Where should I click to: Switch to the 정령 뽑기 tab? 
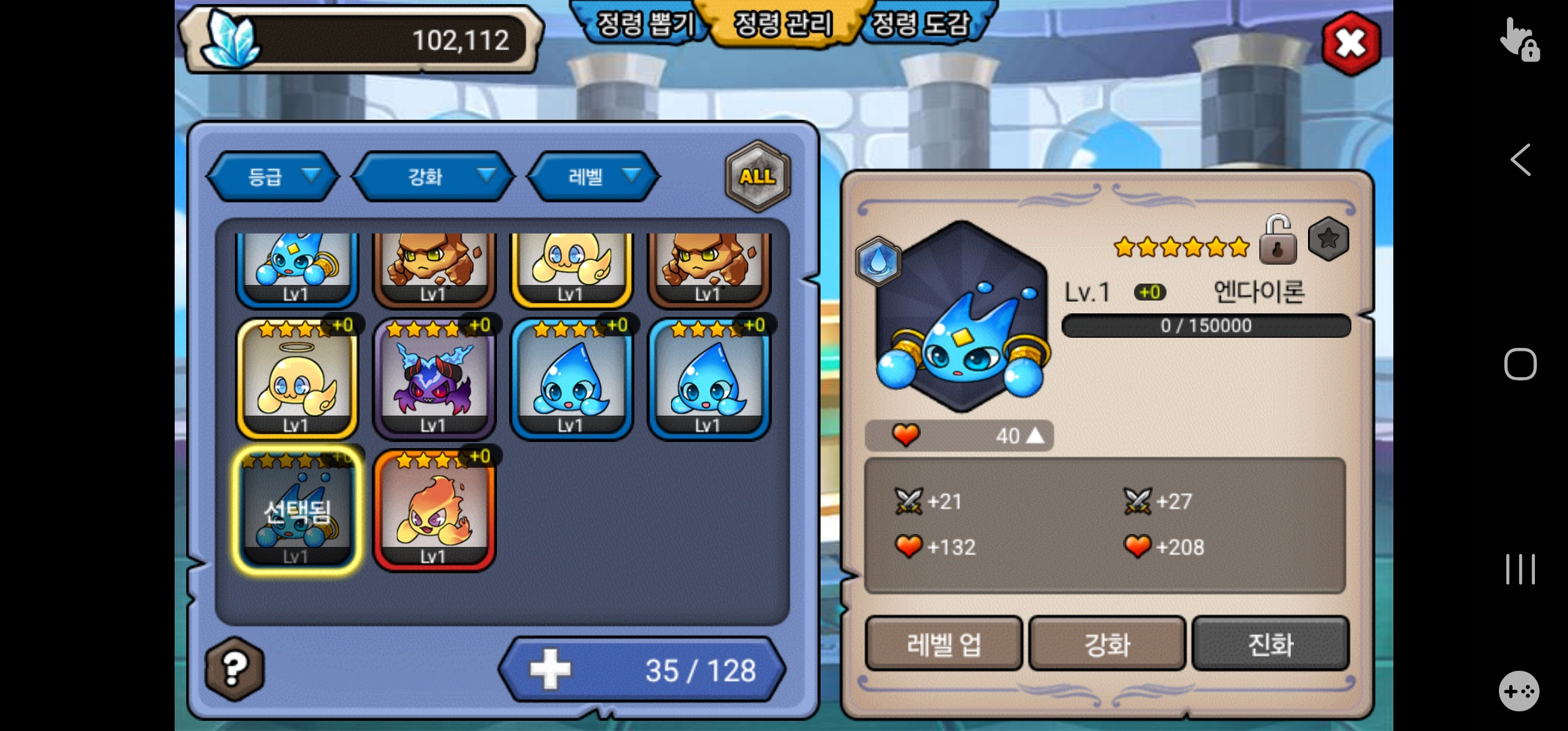point(644,25)
